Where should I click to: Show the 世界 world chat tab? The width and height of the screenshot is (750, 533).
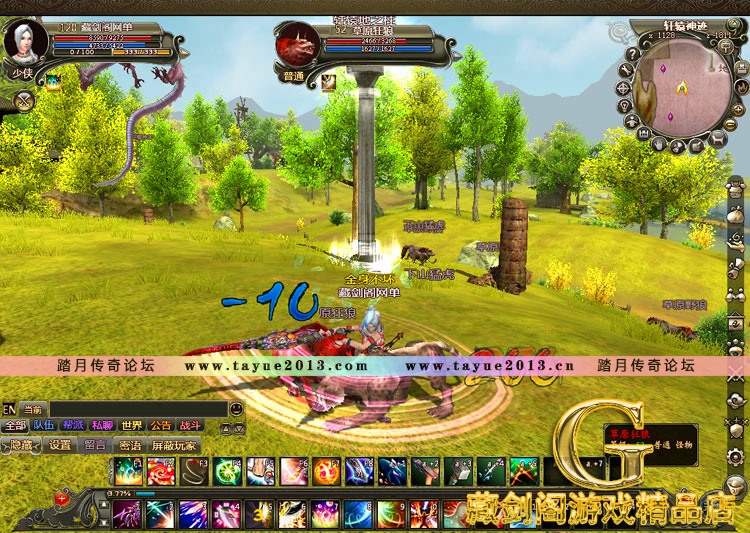click(132, 425)
